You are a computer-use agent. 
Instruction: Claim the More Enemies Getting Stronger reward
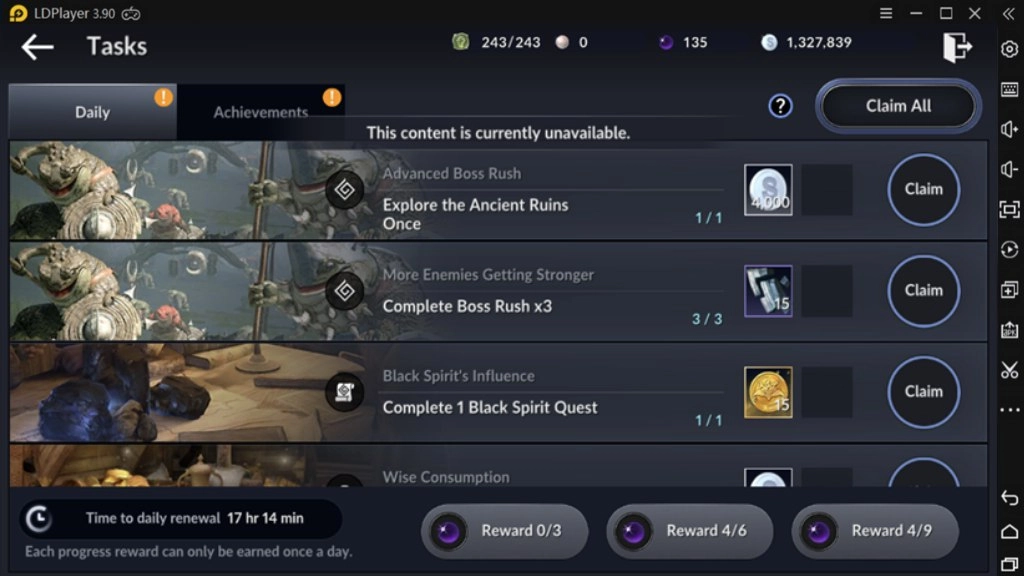[x=923, y=290]
